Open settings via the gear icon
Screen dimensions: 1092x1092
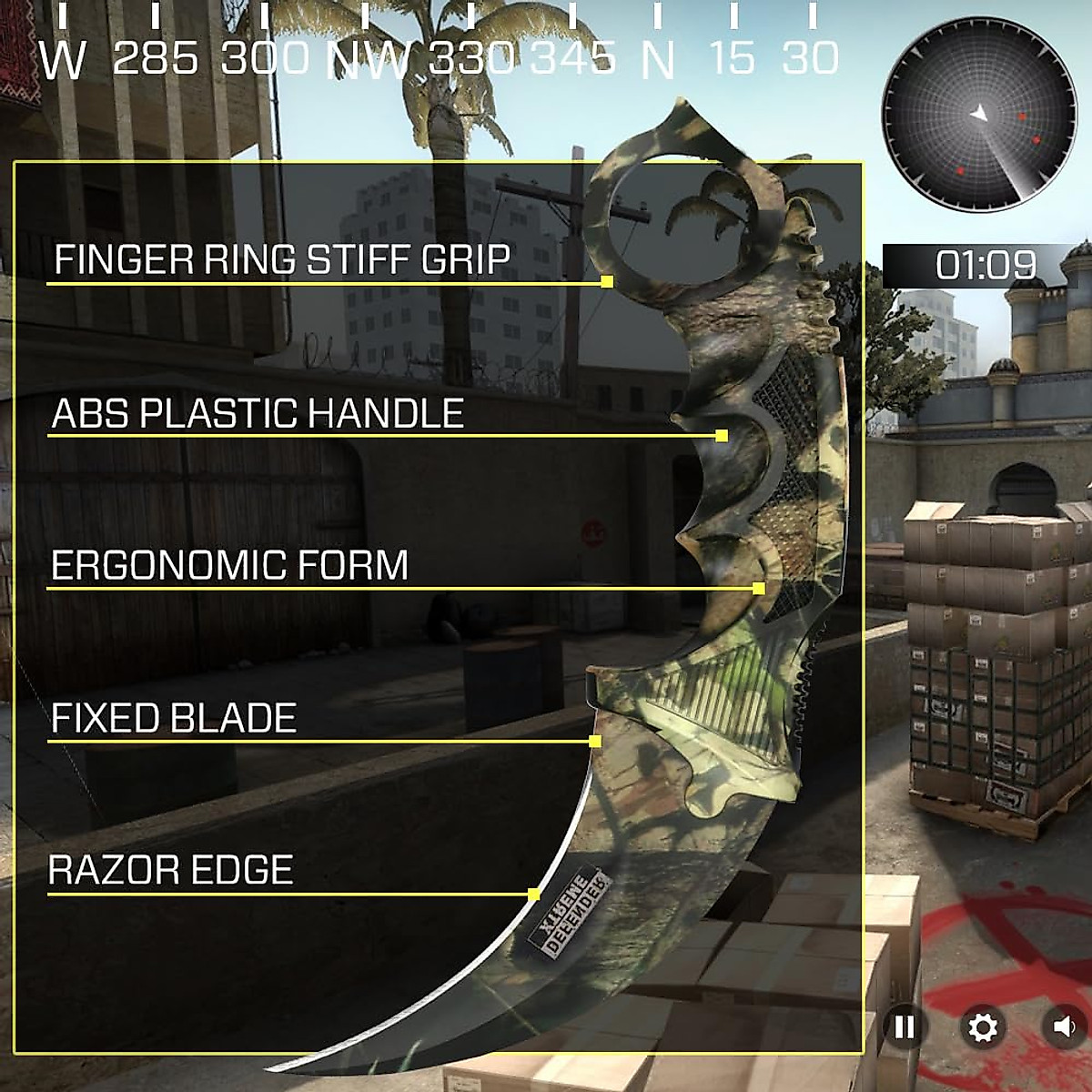pyautogui.click(x=983, y=1027)
